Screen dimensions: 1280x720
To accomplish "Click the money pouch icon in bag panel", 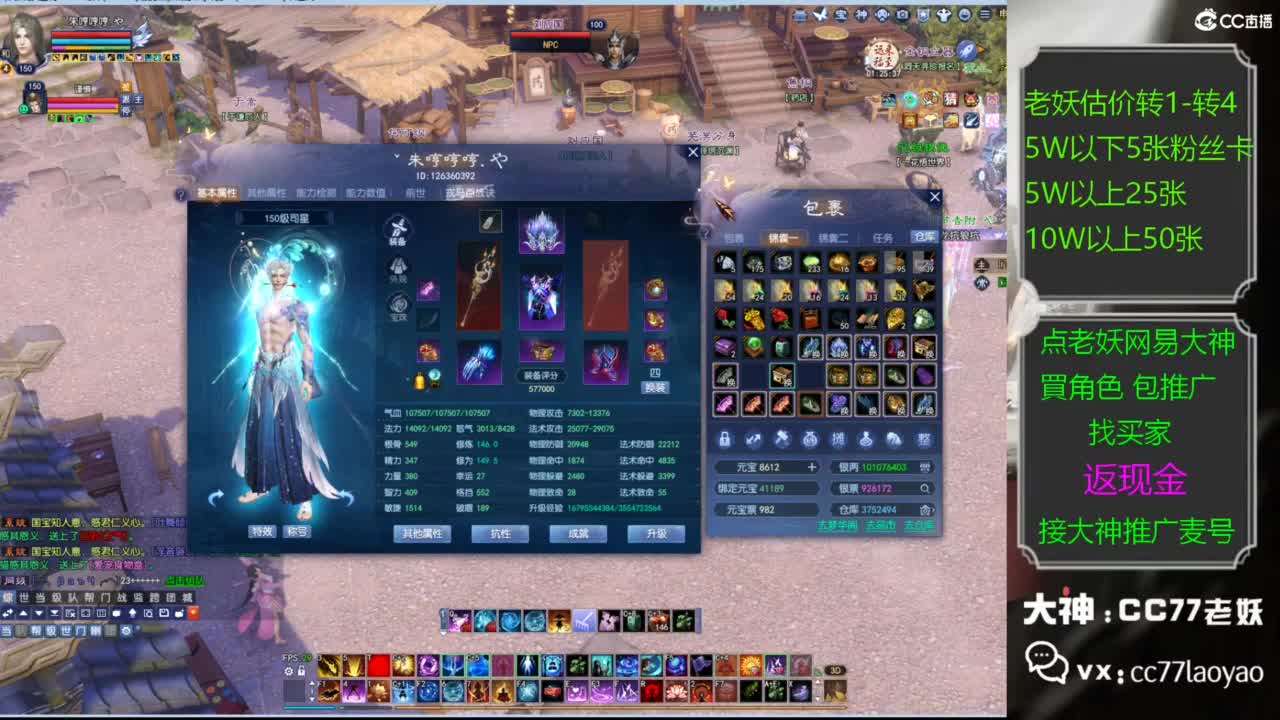I will coord(810,439).
